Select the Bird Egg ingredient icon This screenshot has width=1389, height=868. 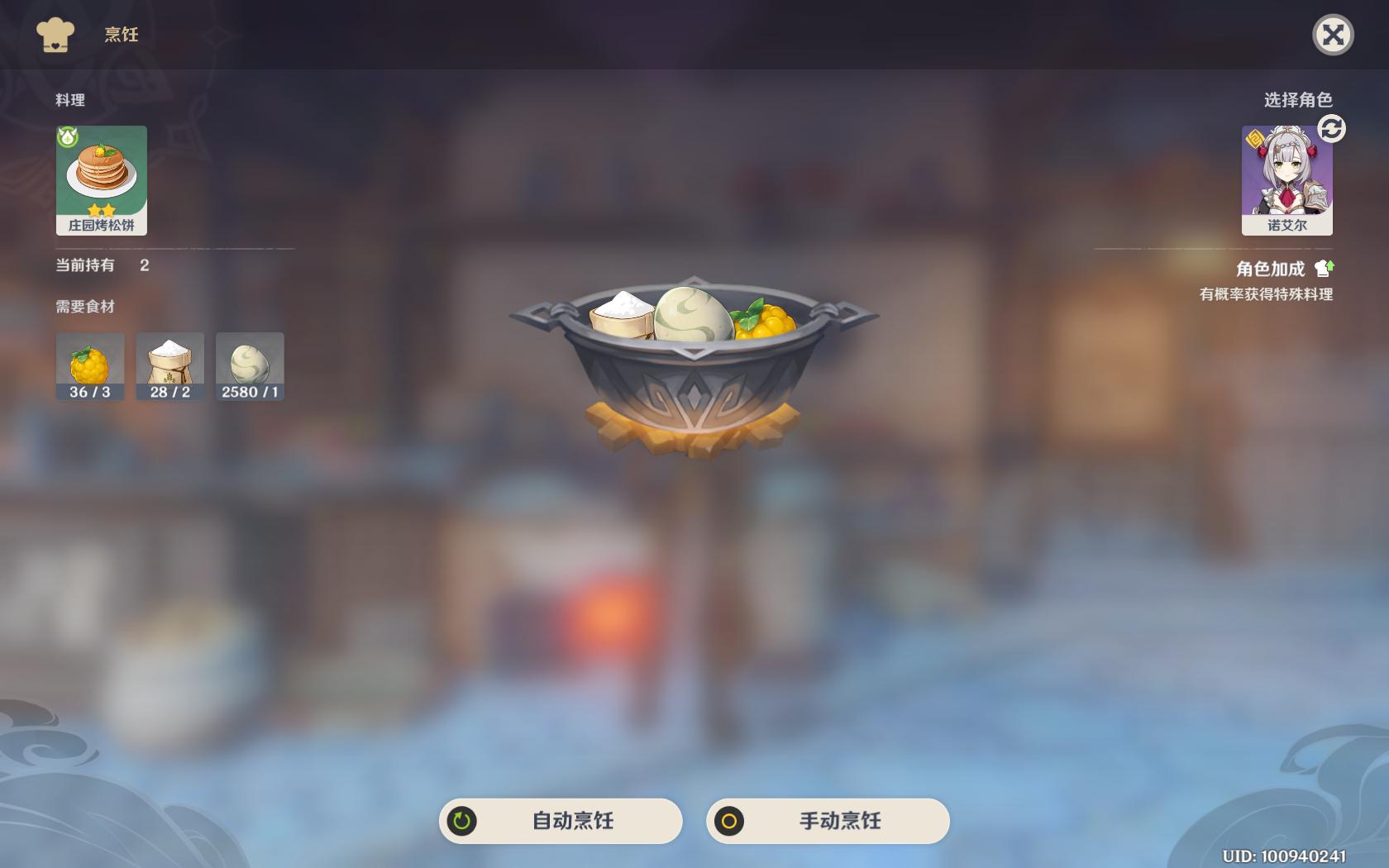[x=249, y=360]
